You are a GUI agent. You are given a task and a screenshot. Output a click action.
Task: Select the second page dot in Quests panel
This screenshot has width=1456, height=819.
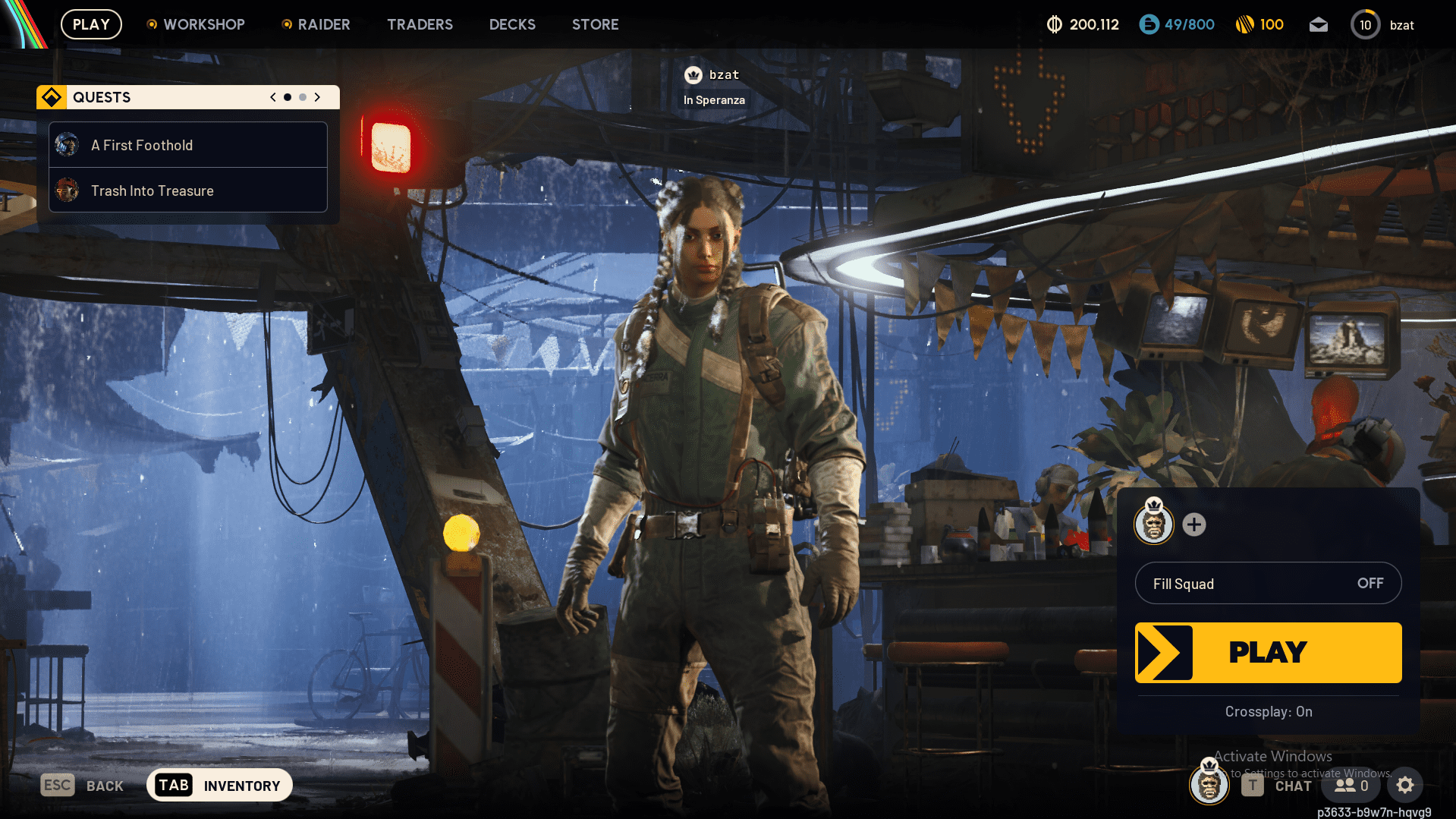coord(302,97)
